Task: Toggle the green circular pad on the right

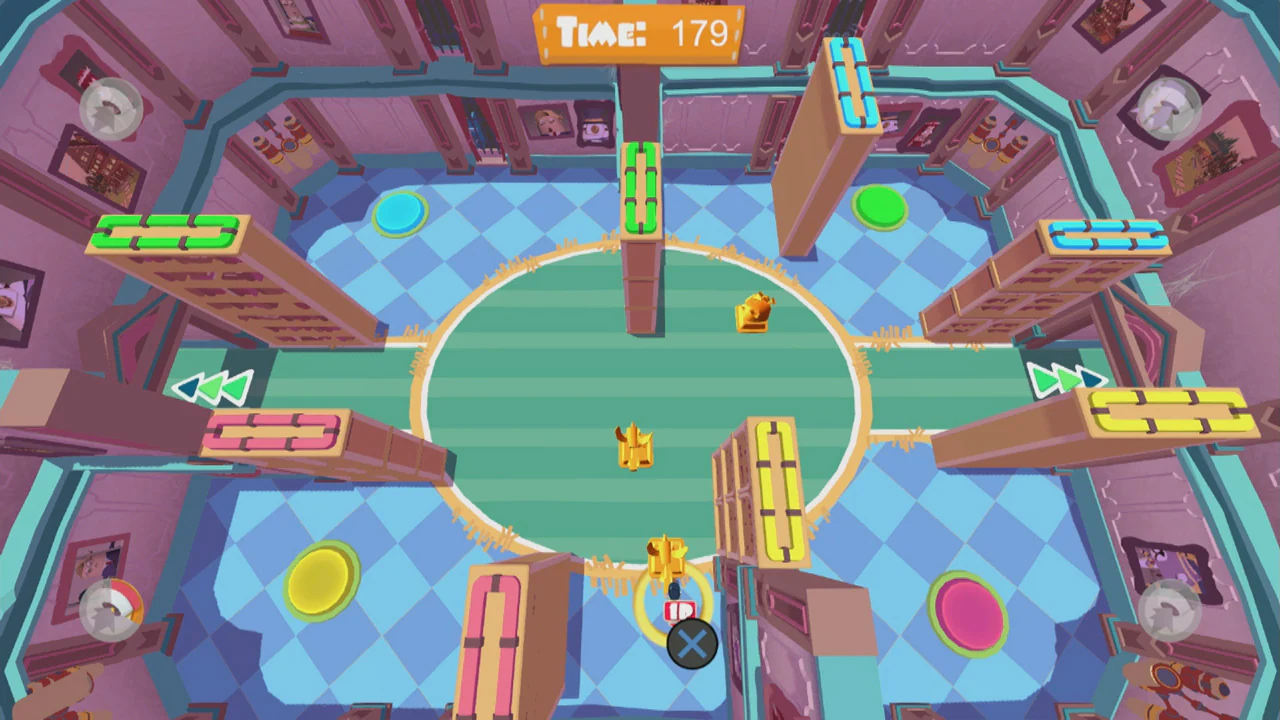Action: pos(880,207)
